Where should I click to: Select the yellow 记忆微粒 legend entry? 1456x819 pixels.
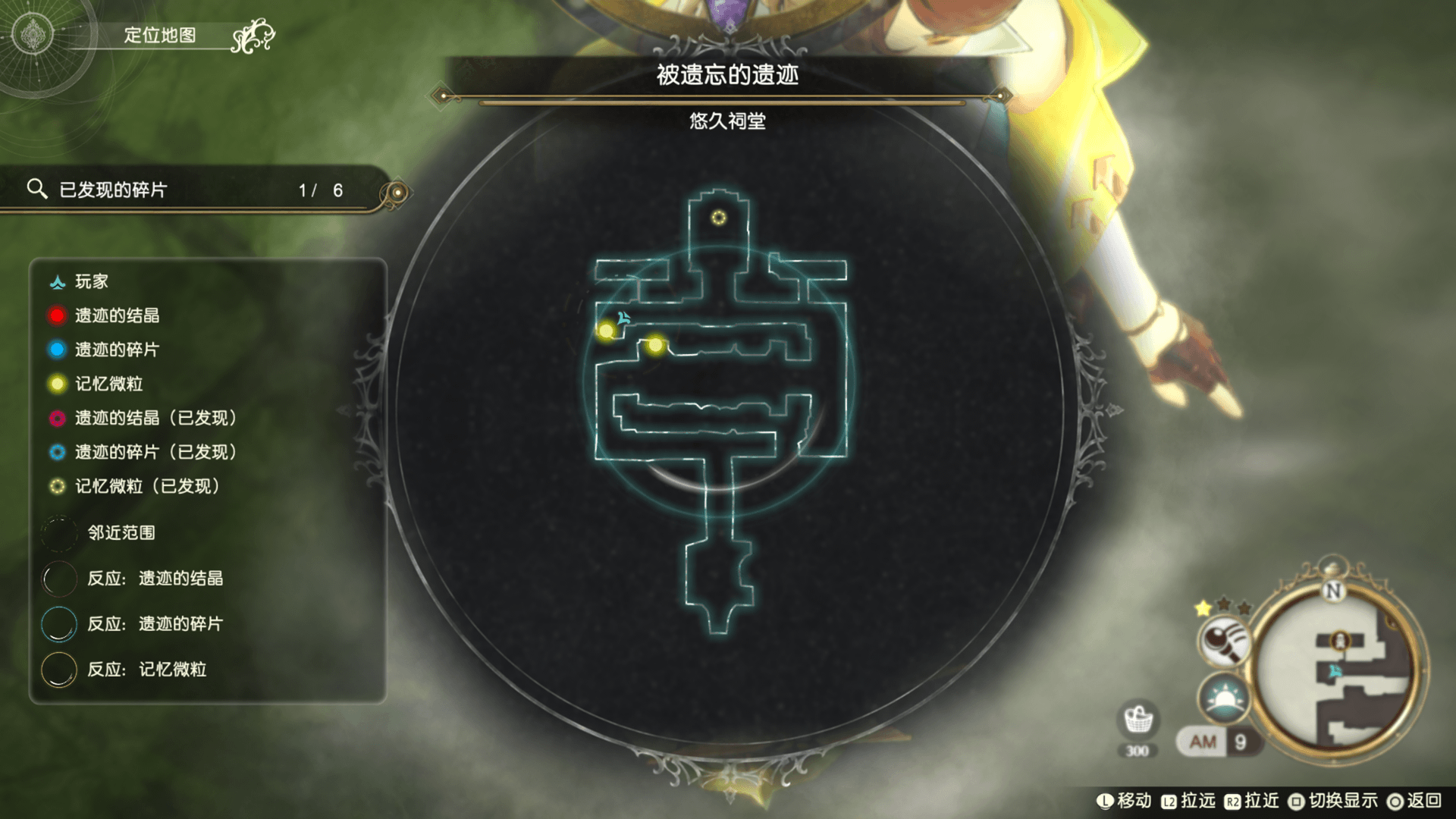coord(108,384)
